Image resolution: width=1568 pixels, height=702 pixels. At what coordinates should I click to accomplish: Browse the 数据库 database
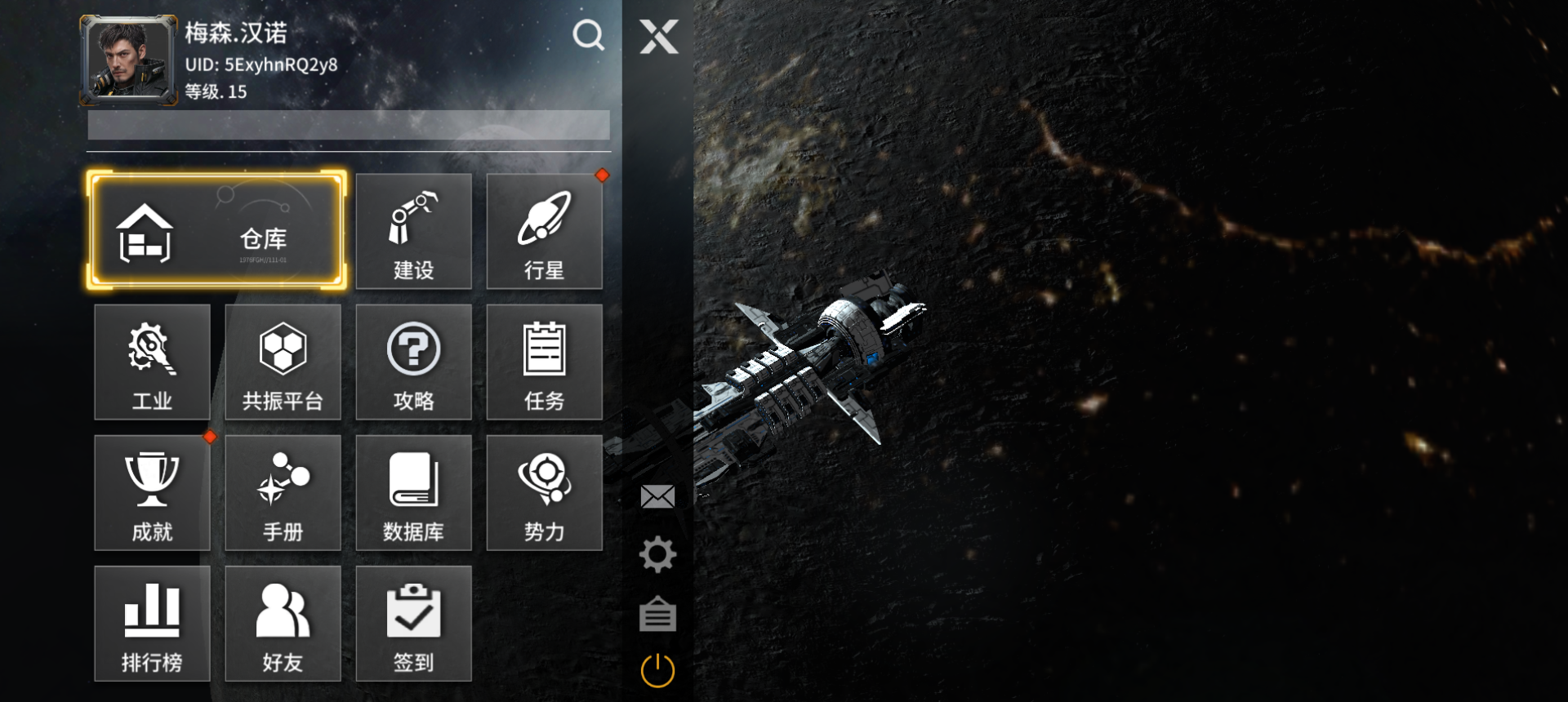click(413, 493)
